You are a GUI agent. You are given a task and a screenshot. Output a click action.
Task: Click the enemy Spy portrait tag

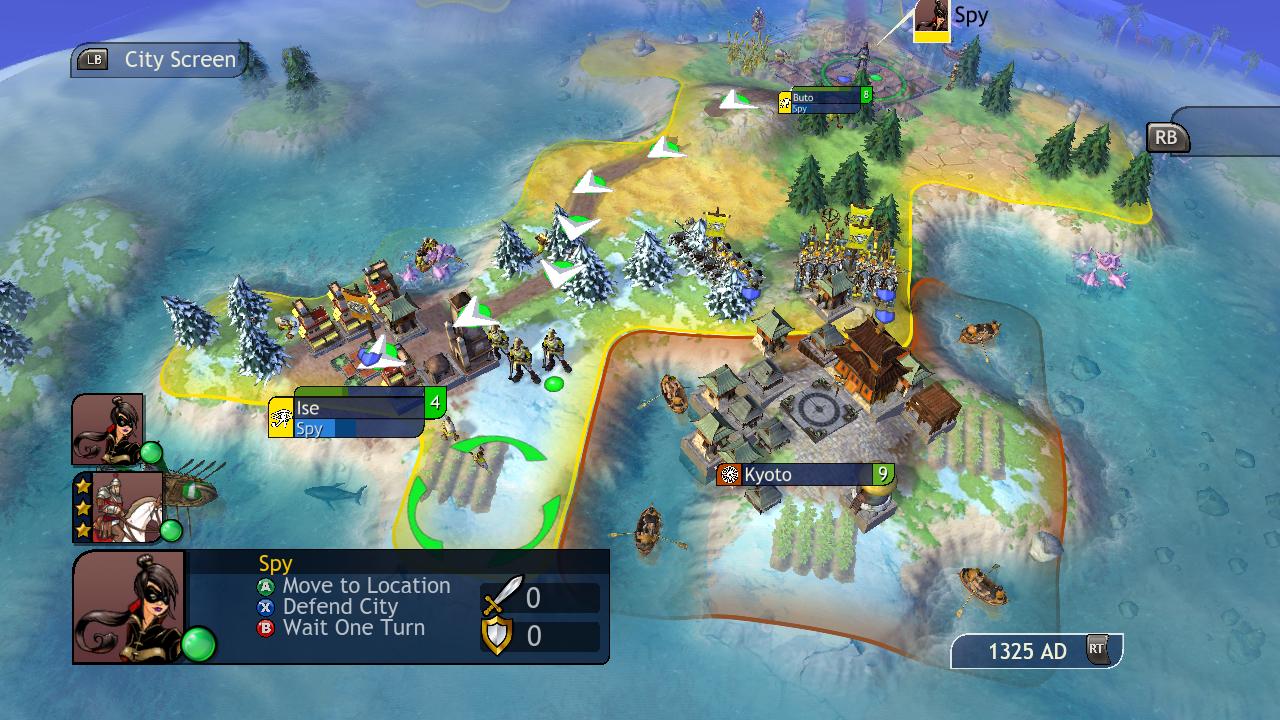pyautogui.click(x=932, y=20)
